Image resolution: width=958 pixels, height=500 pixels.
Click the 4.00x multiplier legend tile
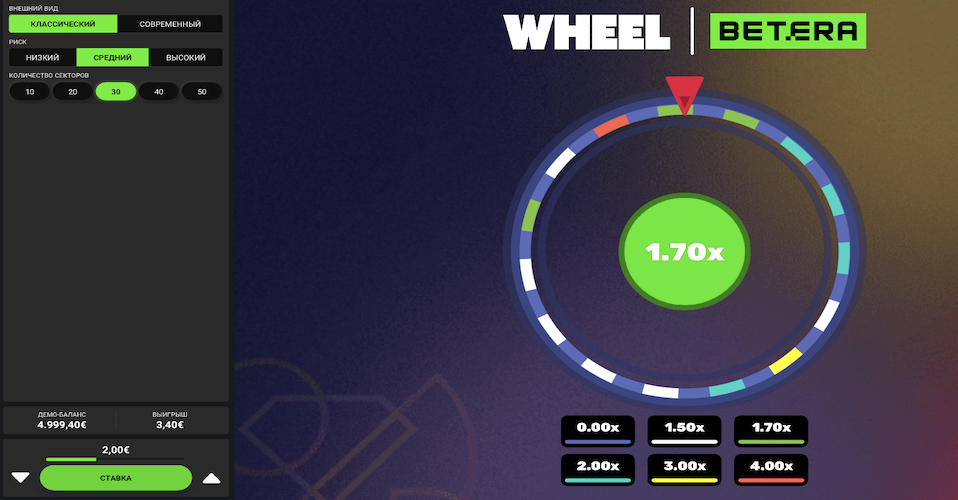(x=770, y=469)
